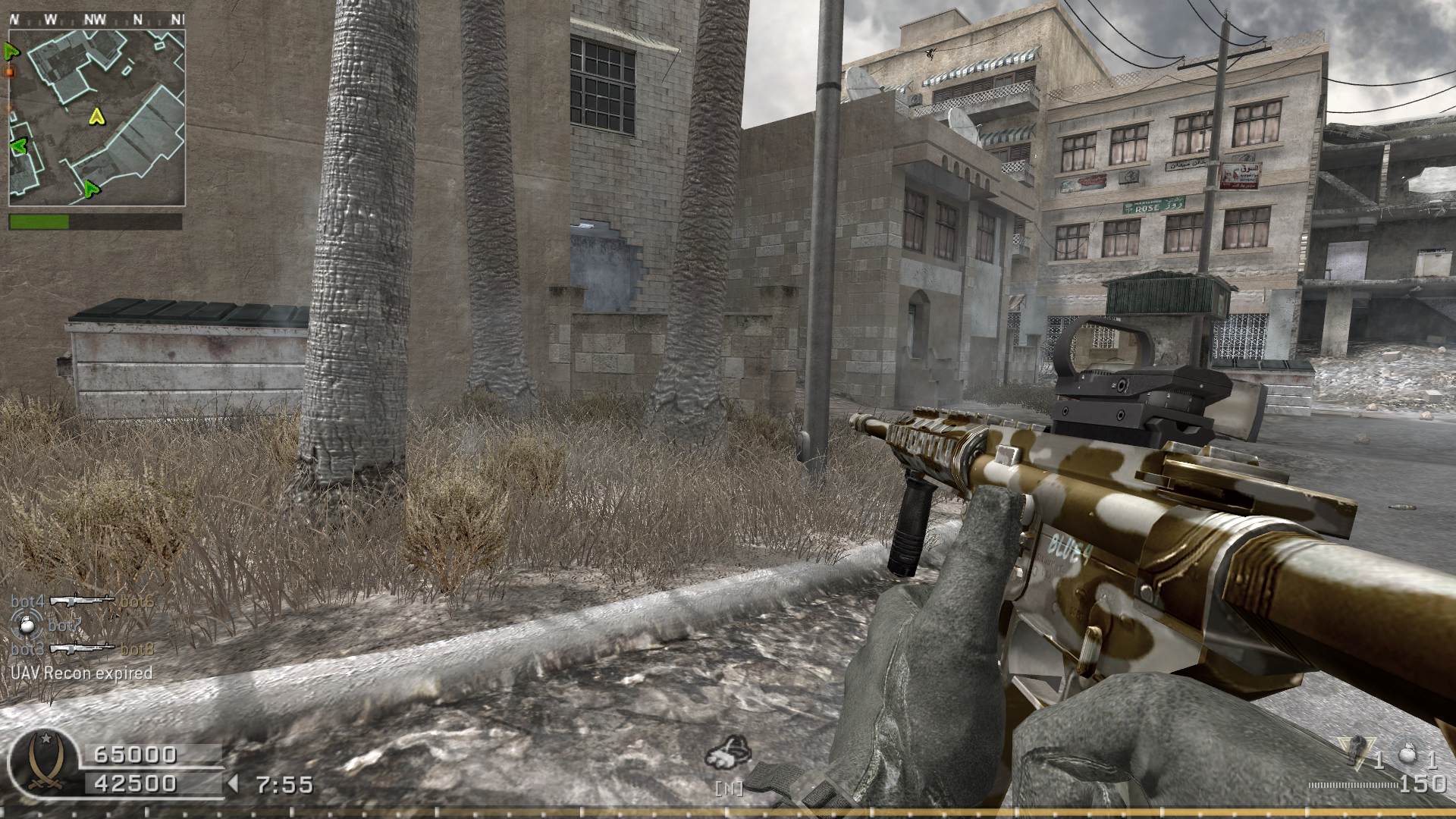Select the yellow player arrow on the minimap

tap(96, 116)
